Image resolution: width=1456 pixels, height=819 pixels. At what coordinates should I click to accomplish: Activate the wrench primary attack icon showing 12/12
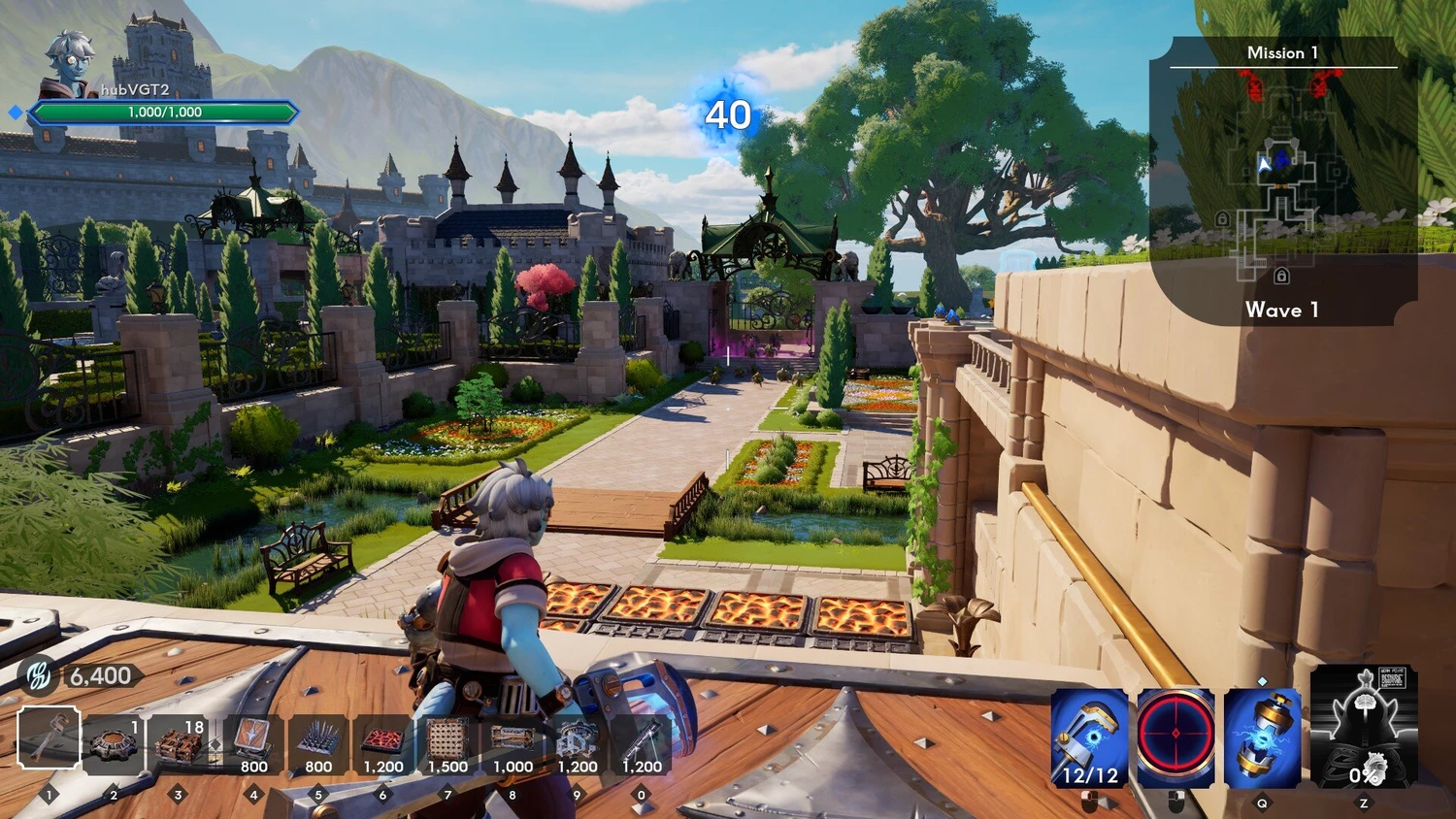tap(1090, 738)
